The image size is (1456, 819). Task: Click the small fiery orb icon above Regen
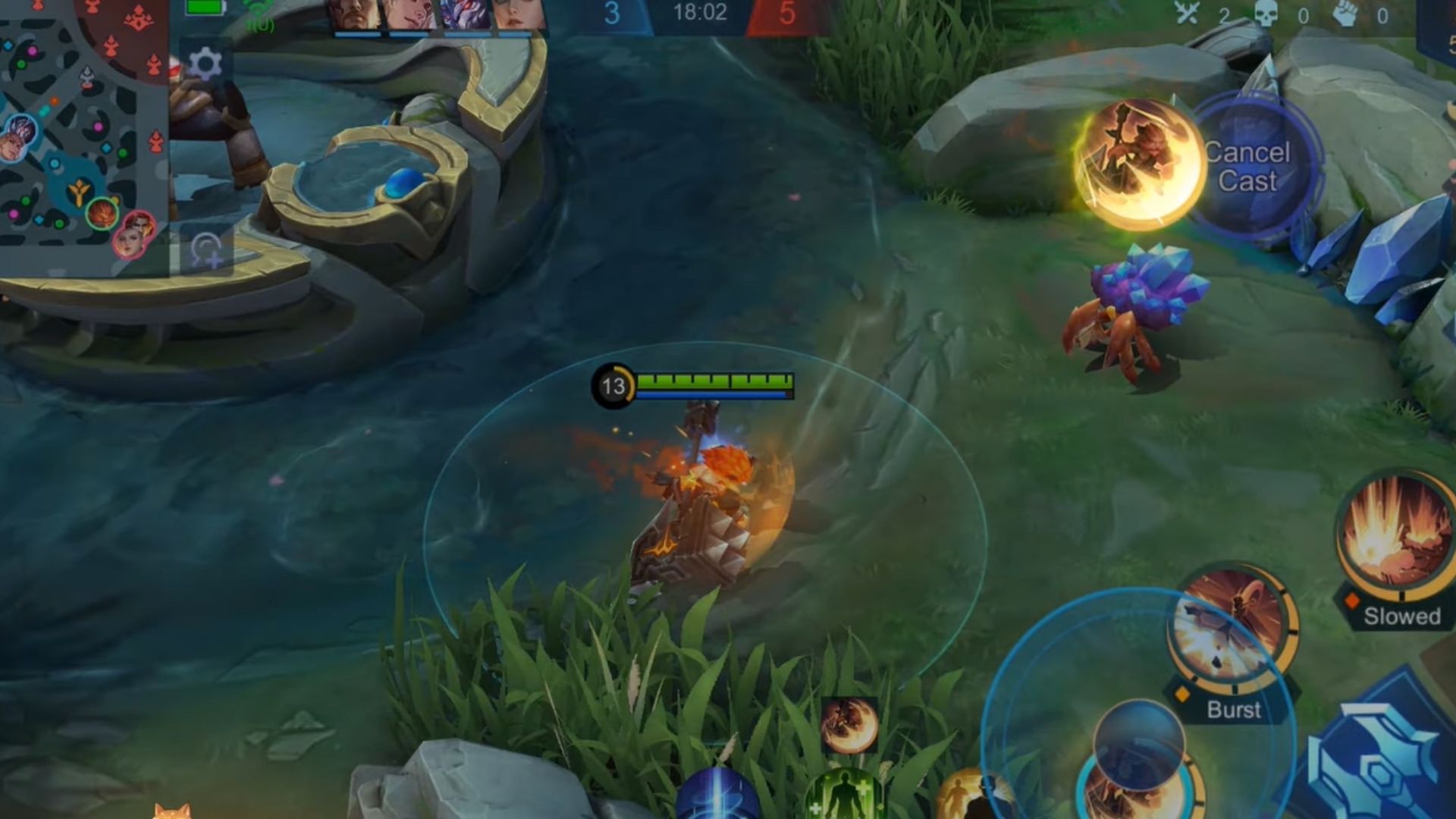click(849, 725)
